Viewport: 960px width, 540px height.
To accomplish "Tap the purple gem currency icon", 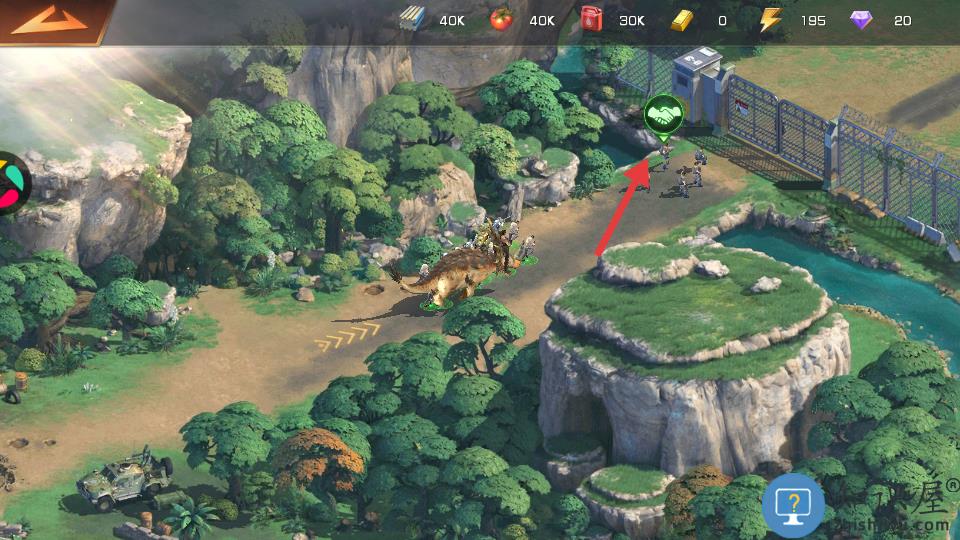I will [860, 20].
